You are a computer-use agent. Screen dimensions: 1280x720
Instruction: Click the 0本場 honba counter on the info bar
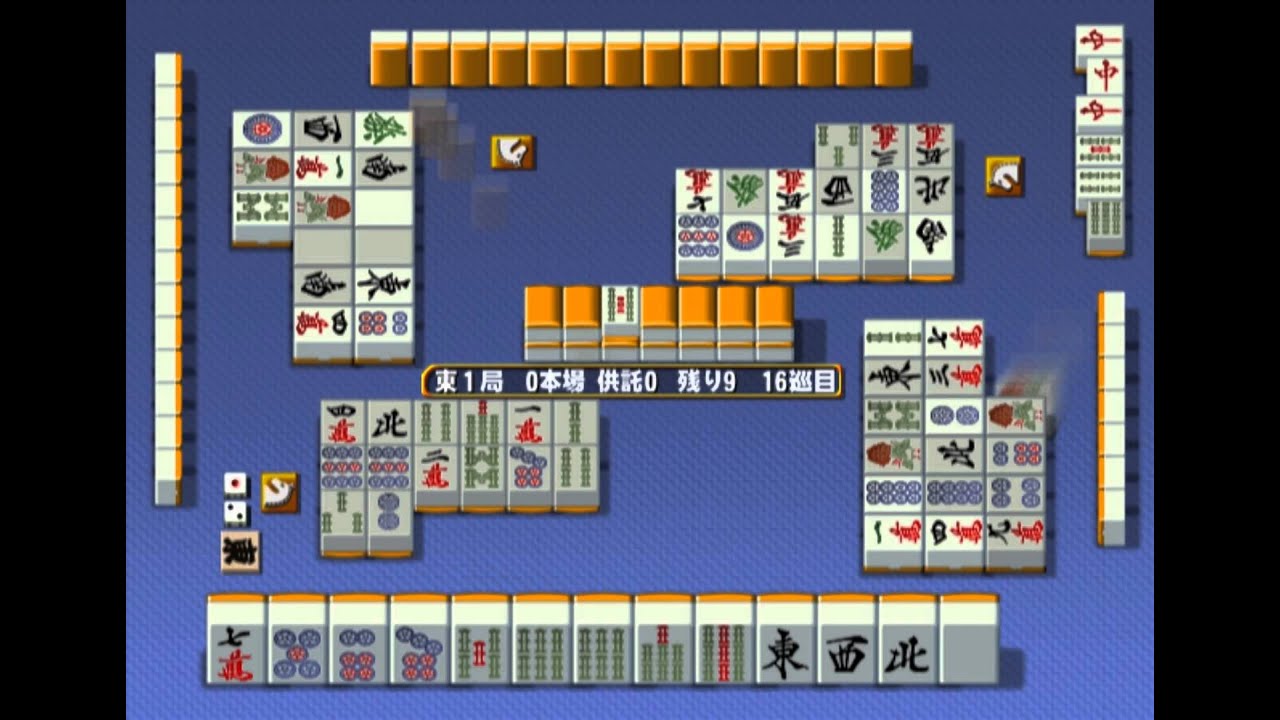[x=553, y=380]
